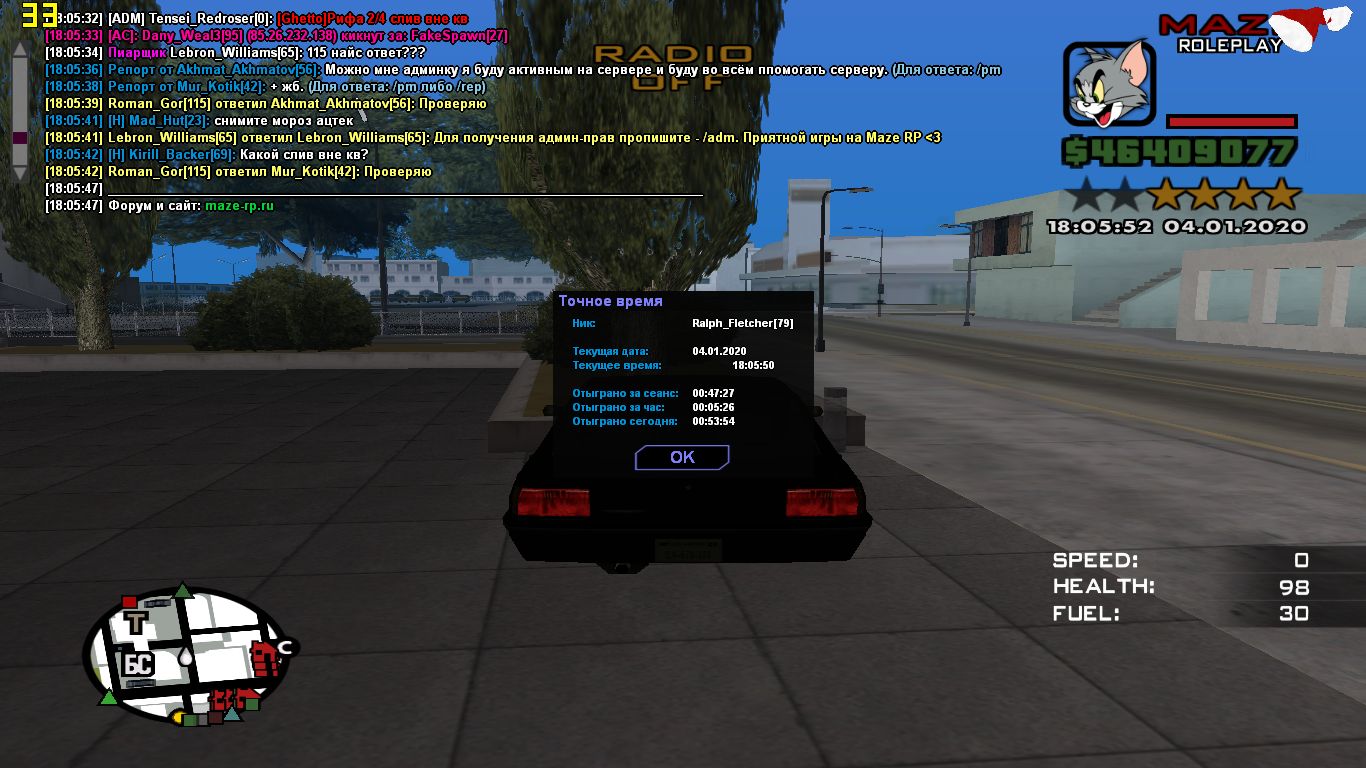Select the yellow circle marker on the minimap
This screenshot has width=1366, height=768.
(x=179, y=716)
